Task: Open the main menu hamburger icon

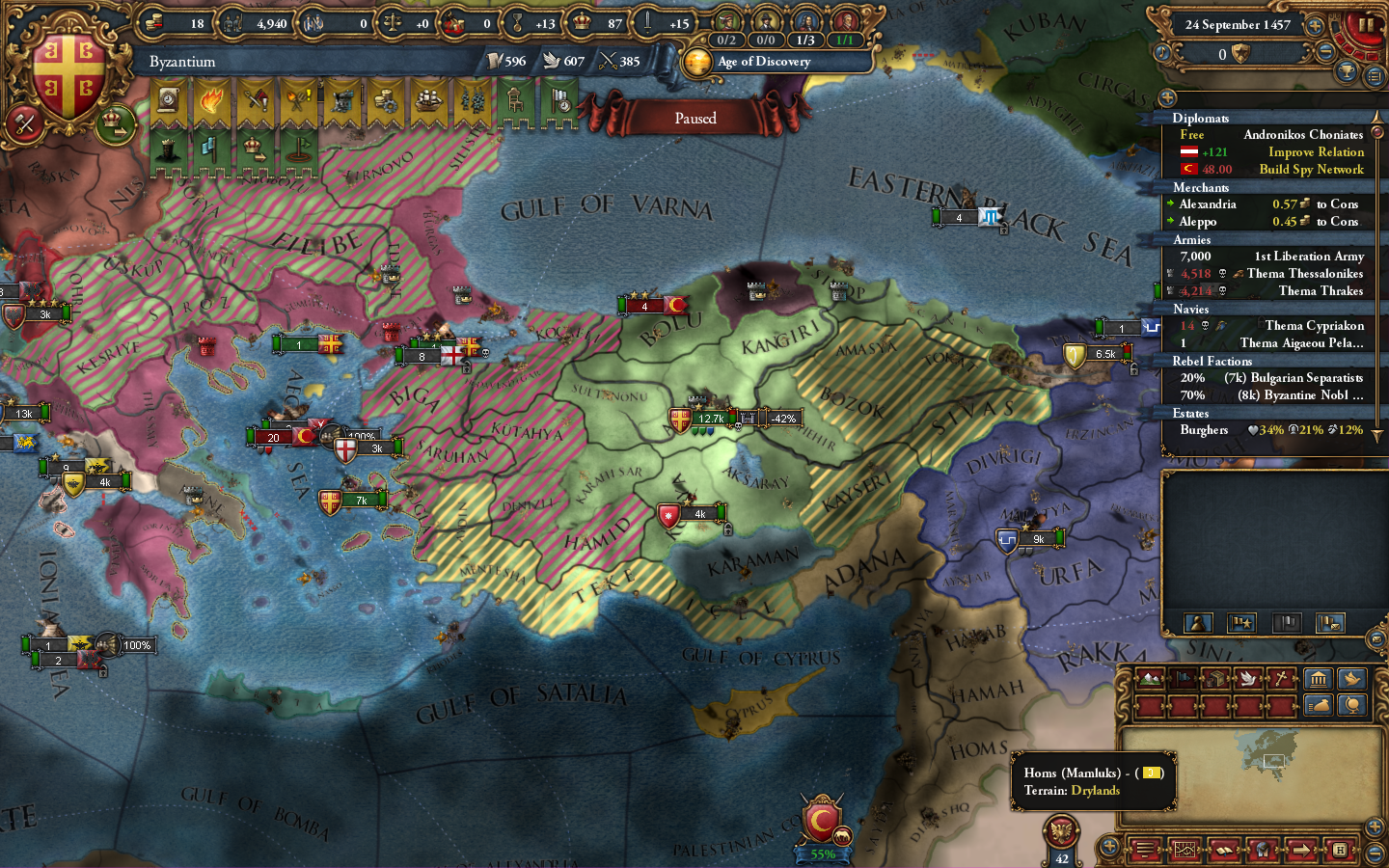Action: click(x=1145, y=850)
